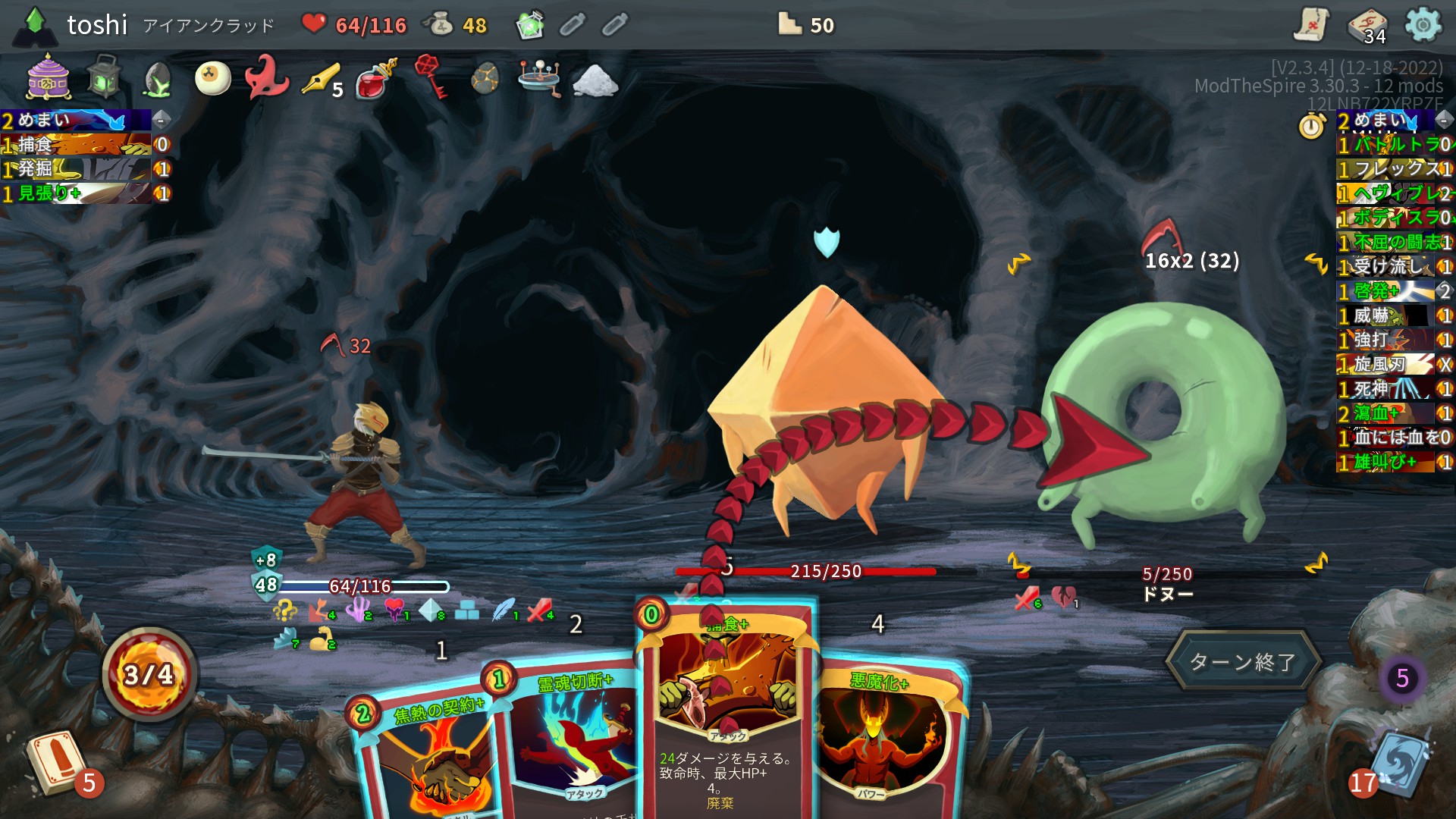The image size is (1456, 819).
Task: Click the 発掘 entry in left card list
Action: 76,169
